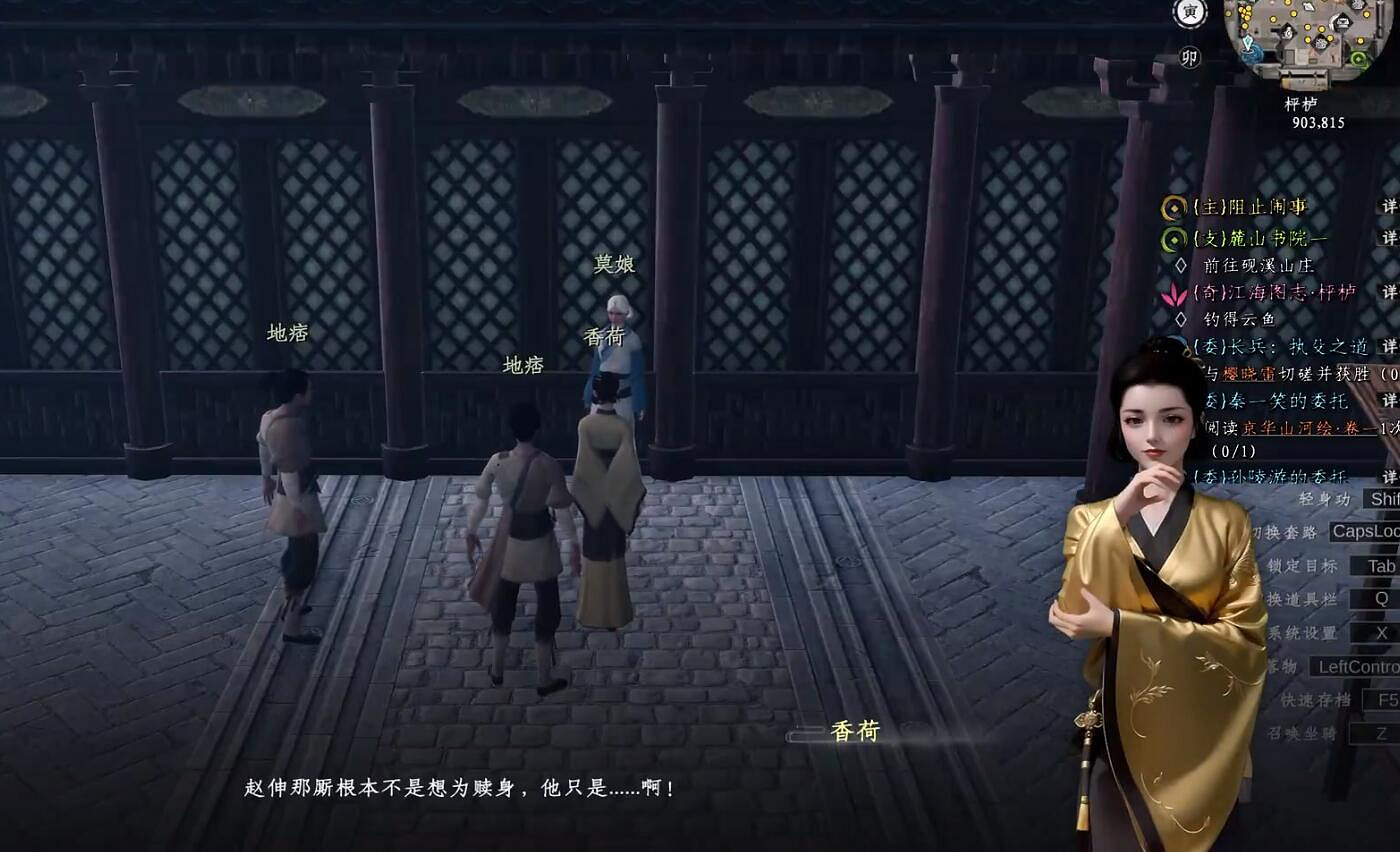Screen dimensions: 1400x852
Task: Click the main quest 阻止闹事 gold coin icon
Action: [x=1175, y=206]
